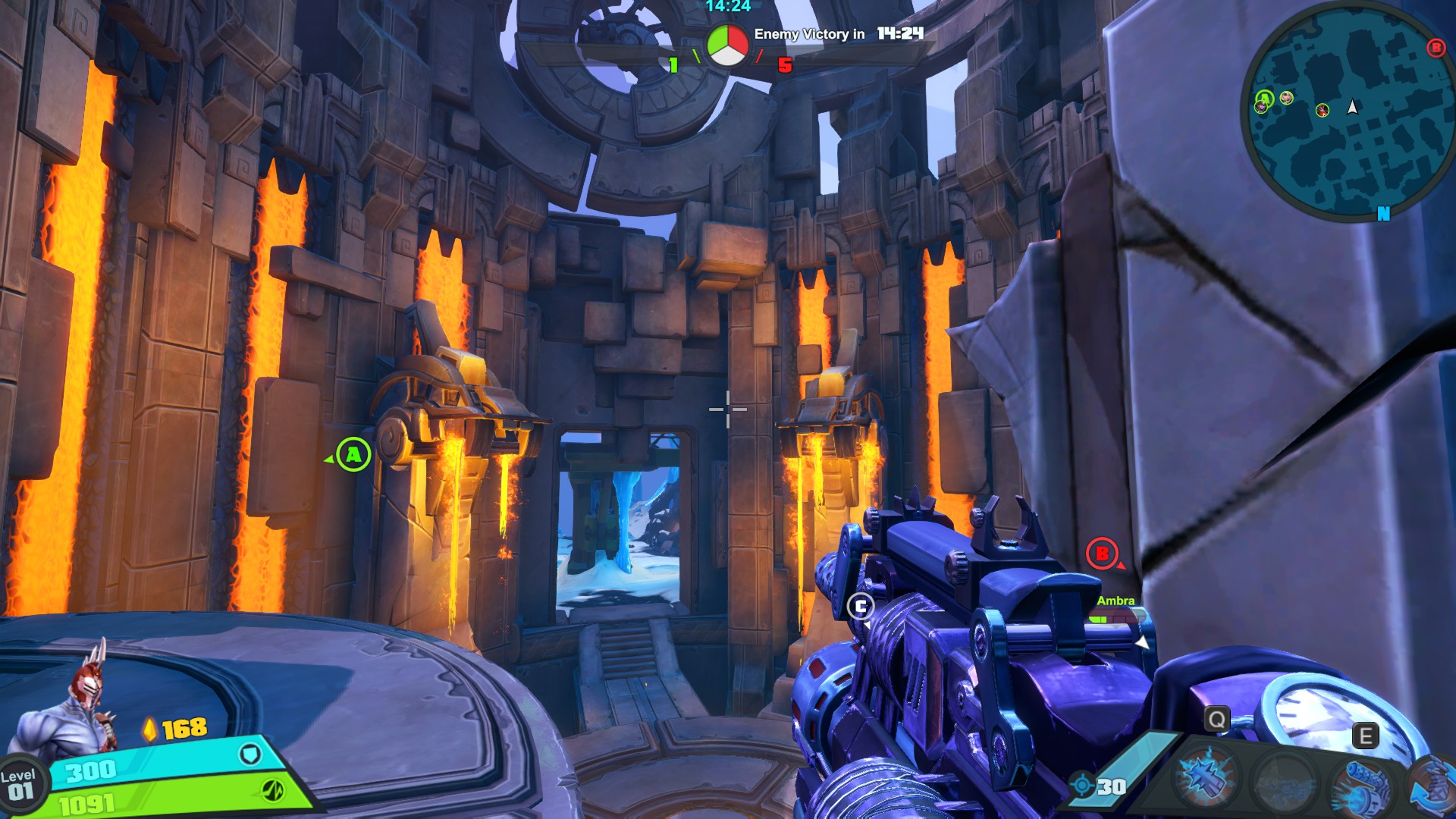The image size is (1456, 819).
Task: Click the white player arrow on minimap
Action: [x=1352, y=107]
